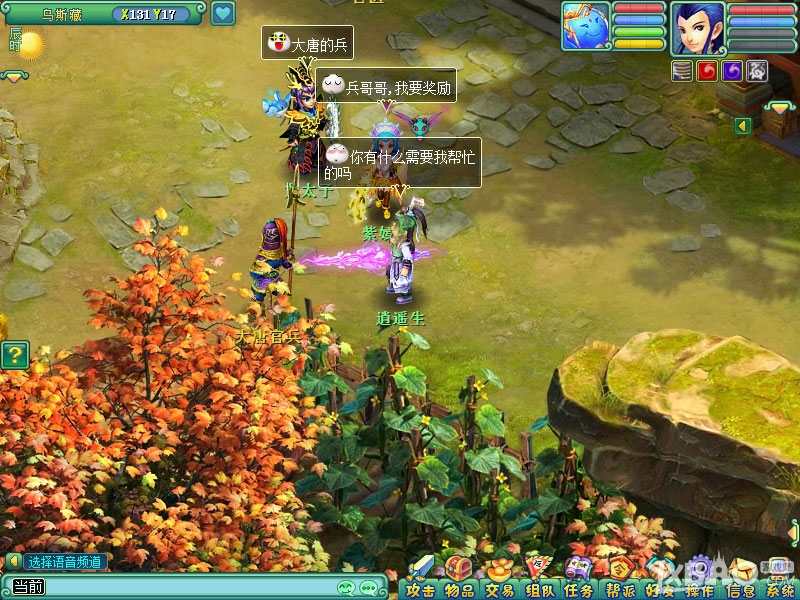Open the 乌斯藏 map location bar
Screen dimensions: 800x600
(62, 14)
